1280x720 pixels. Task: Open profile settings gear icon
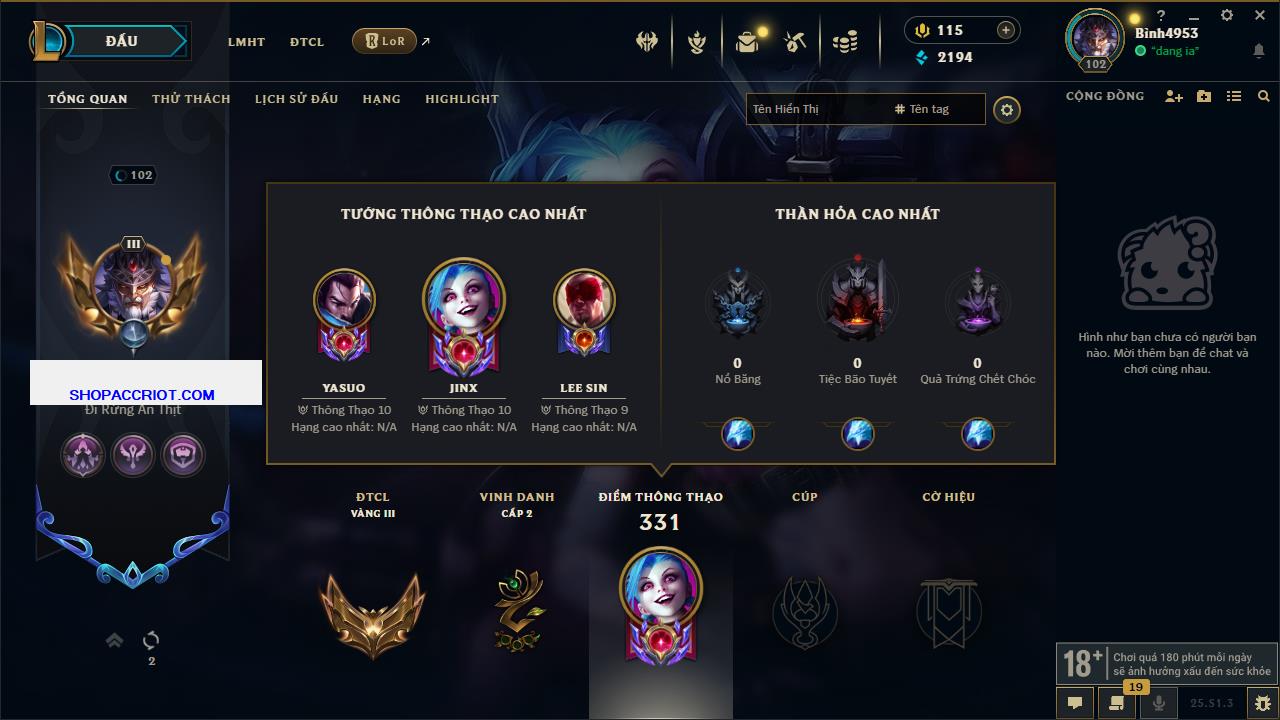coord(1007,110)
